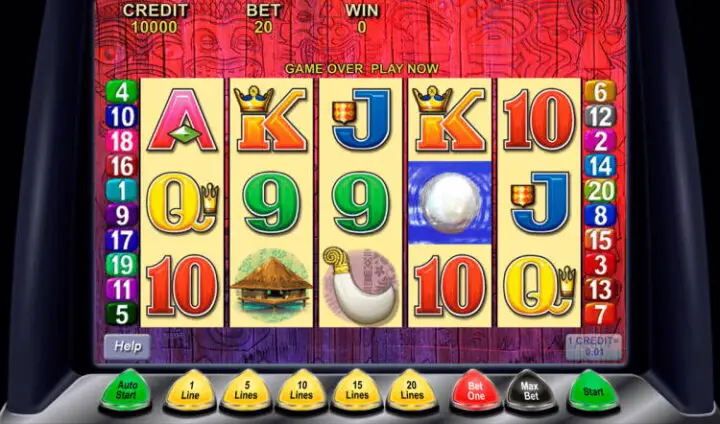The height and width of the screenshot is (424, 720).
Task: Play all 20 Lines button
Action: pos(412,390)
